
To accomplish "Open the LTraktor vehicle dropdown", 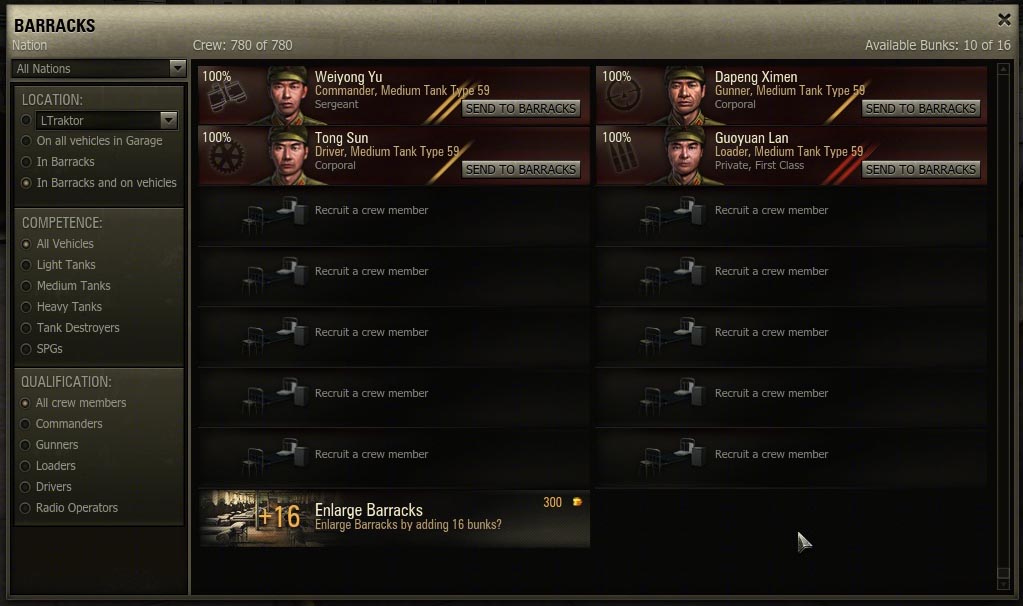I will (x=106, y=120).
